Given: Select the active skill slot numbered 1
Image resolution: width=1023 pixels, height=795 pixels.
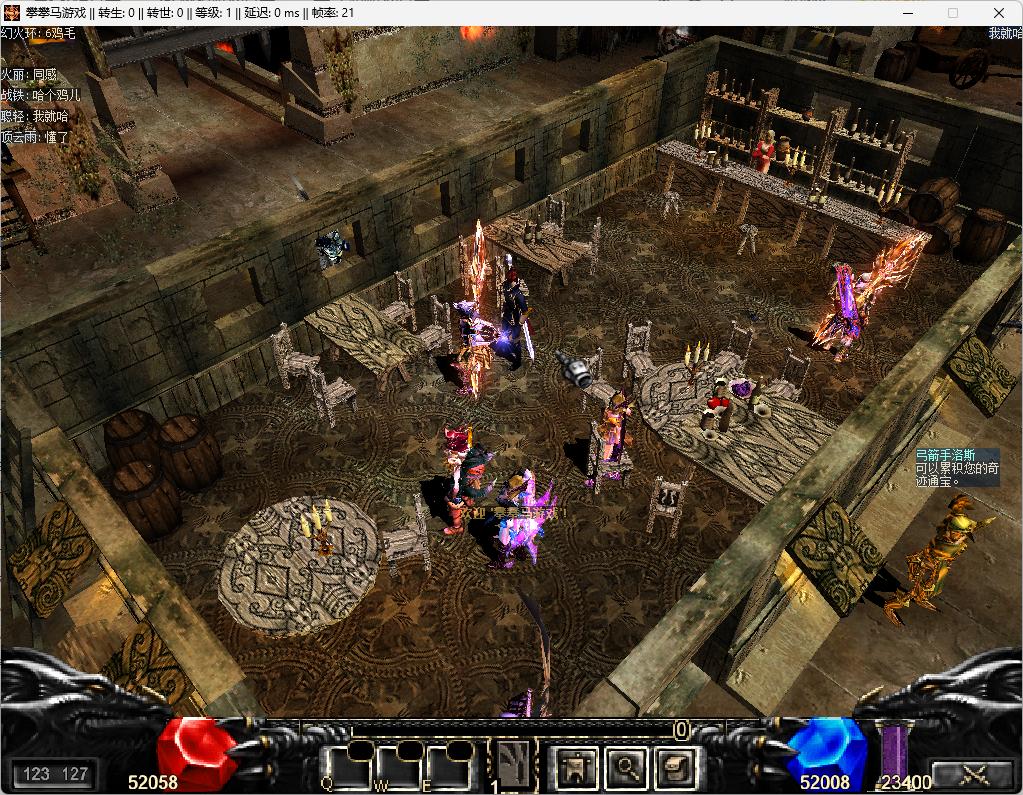Looking at the screenshot, I should 512,766.
